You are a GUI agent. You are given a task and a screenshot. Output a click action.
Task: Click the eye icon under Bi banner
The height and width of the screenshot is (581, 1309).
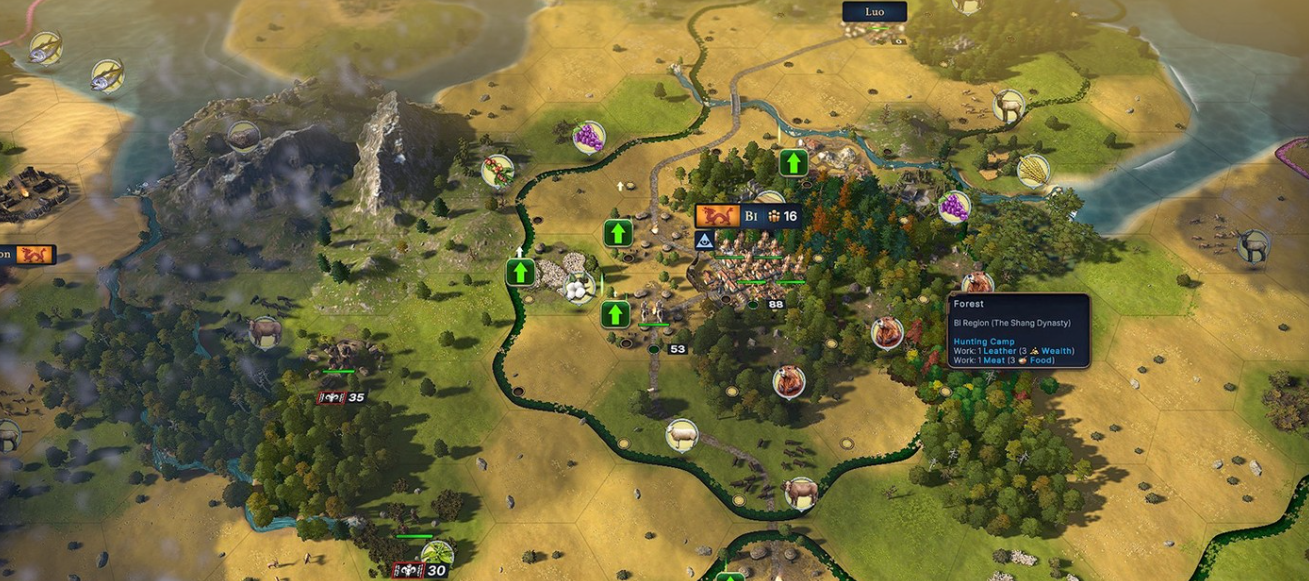pos(704,240)
